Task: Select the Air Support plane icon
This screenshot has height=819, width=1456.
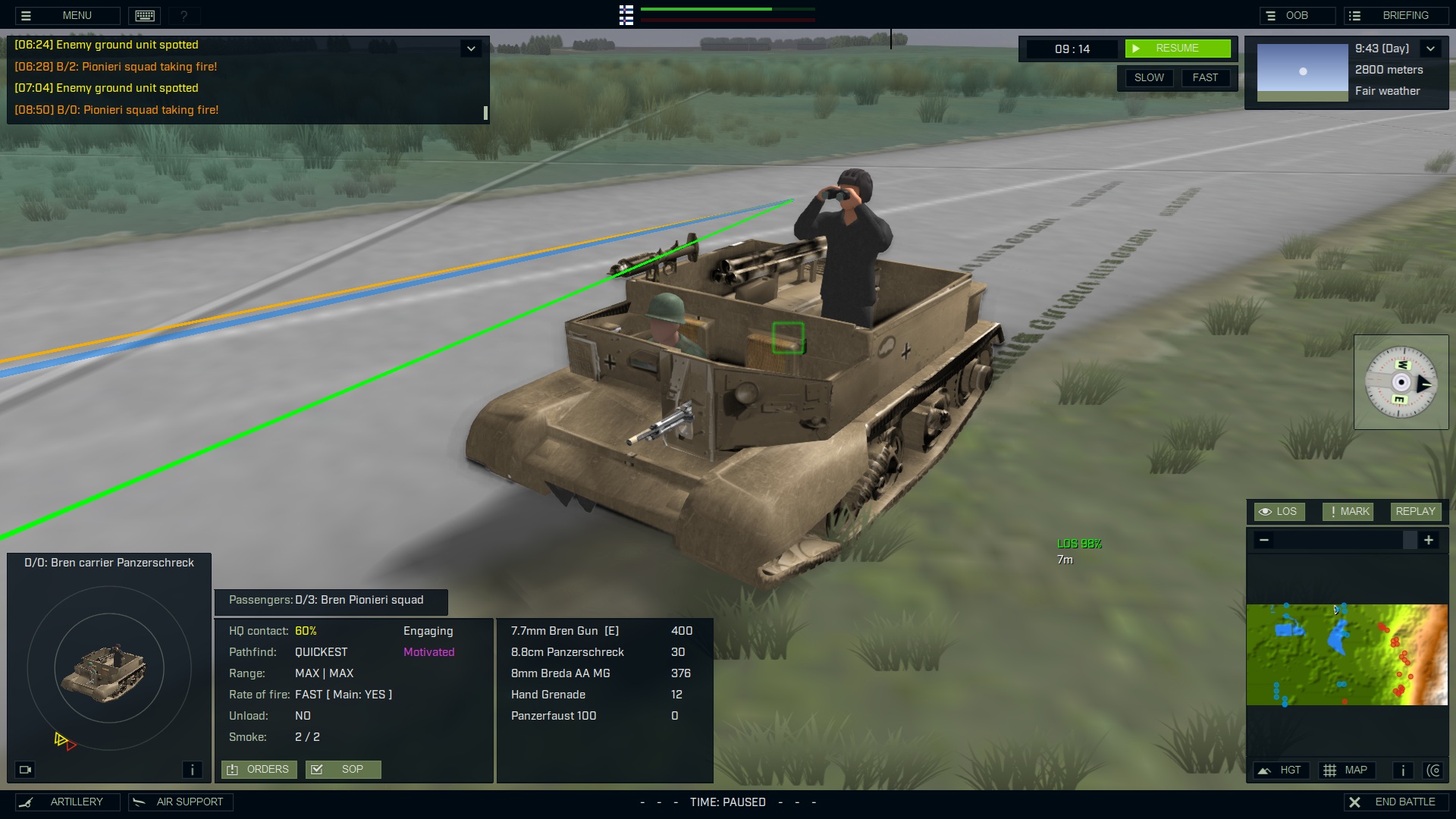Action: [x=138, y=802]
